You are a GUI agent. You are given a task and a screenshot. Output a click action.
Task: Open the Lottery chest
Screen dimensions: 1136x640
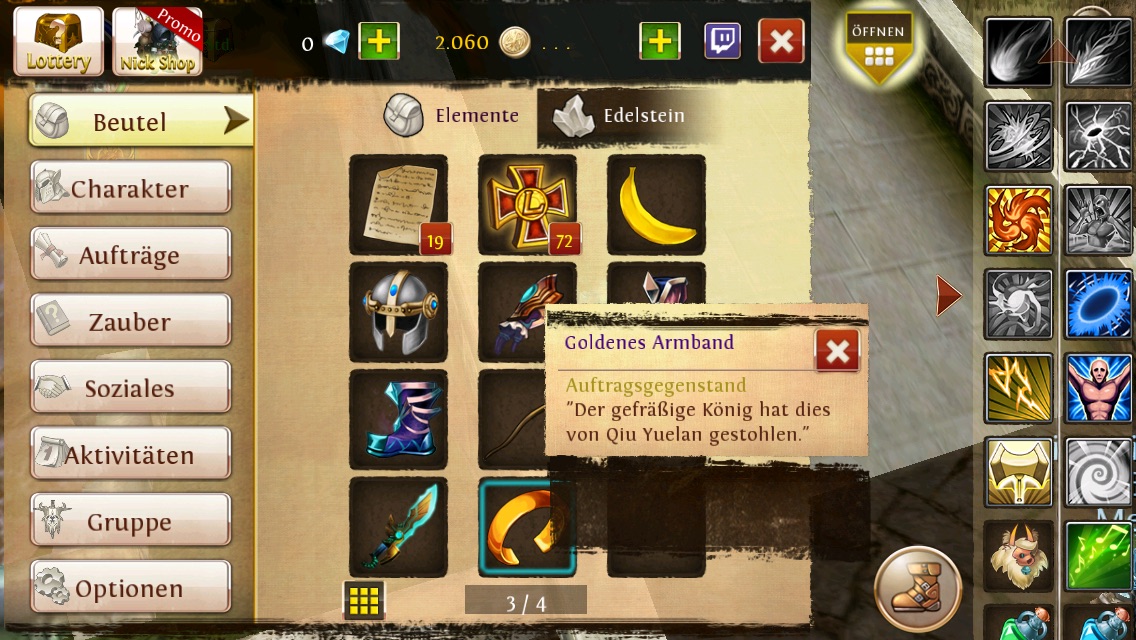click(x=58, y=42)
